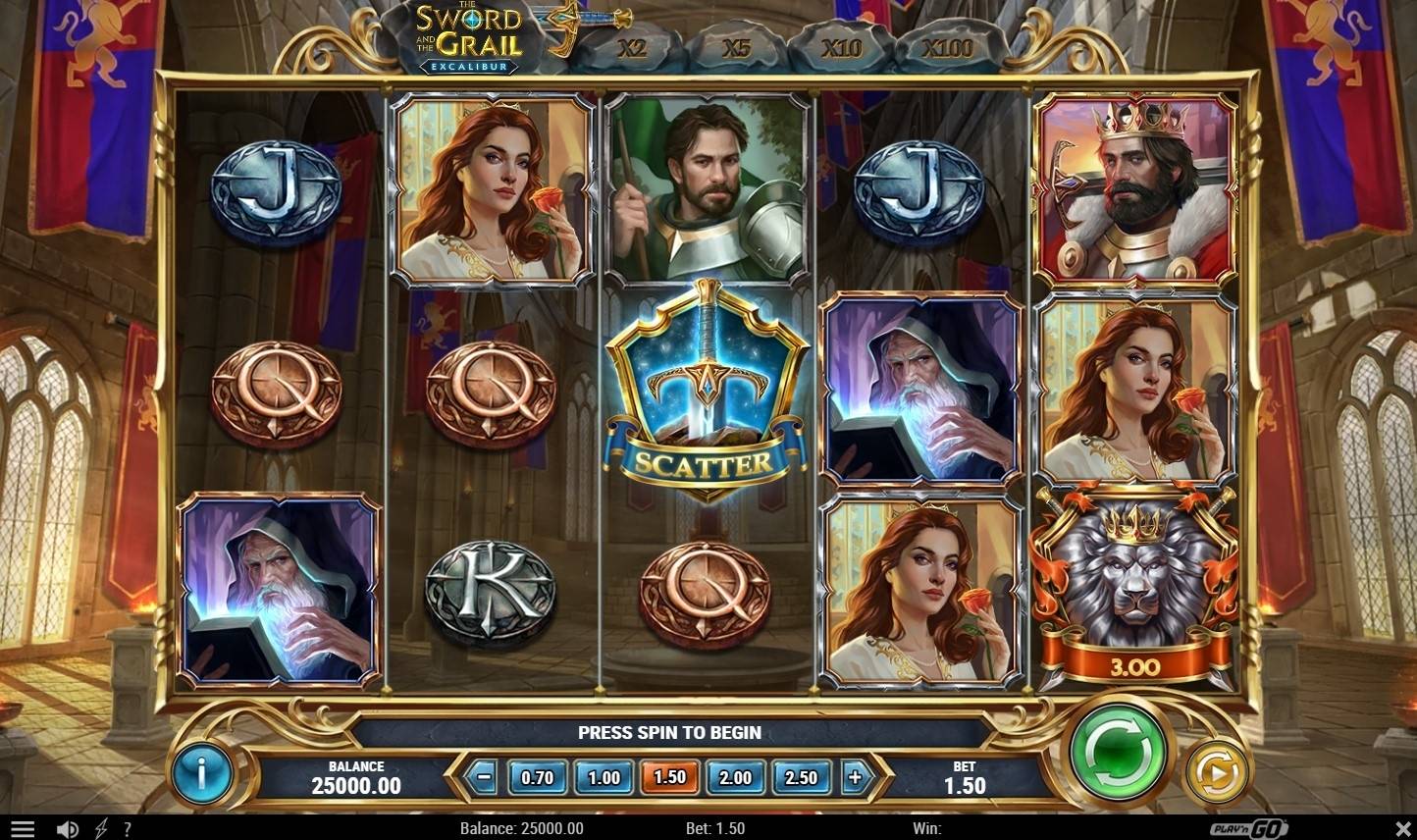1417x840 pixels.
Task: Toggle the sound speaker icon
Action: 67,829
